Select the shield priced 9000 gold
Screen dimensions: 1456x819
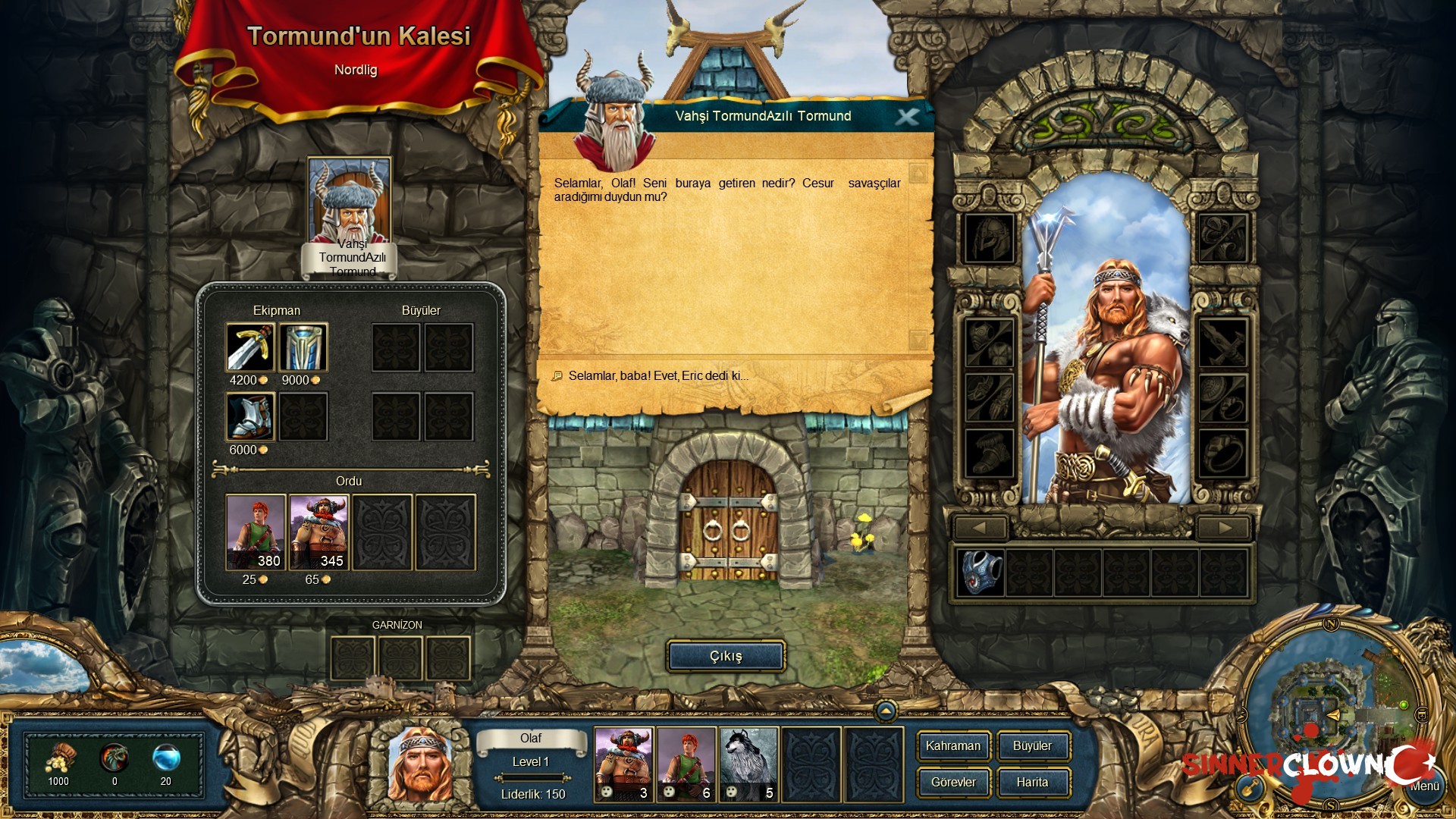coord(303,347)
